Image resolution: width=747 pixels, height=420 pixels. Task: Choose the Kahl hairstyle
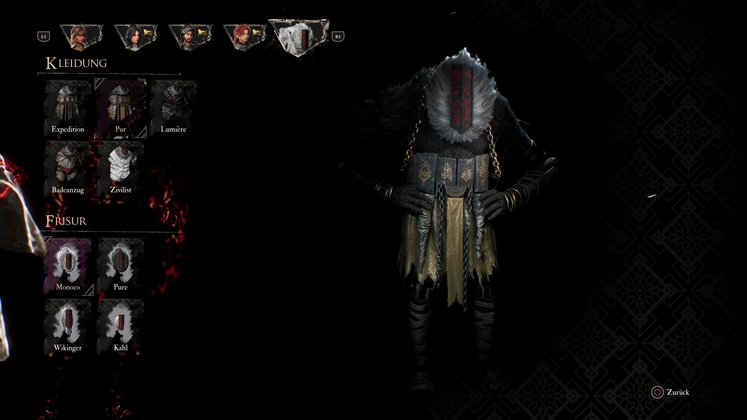pos(121,324)
